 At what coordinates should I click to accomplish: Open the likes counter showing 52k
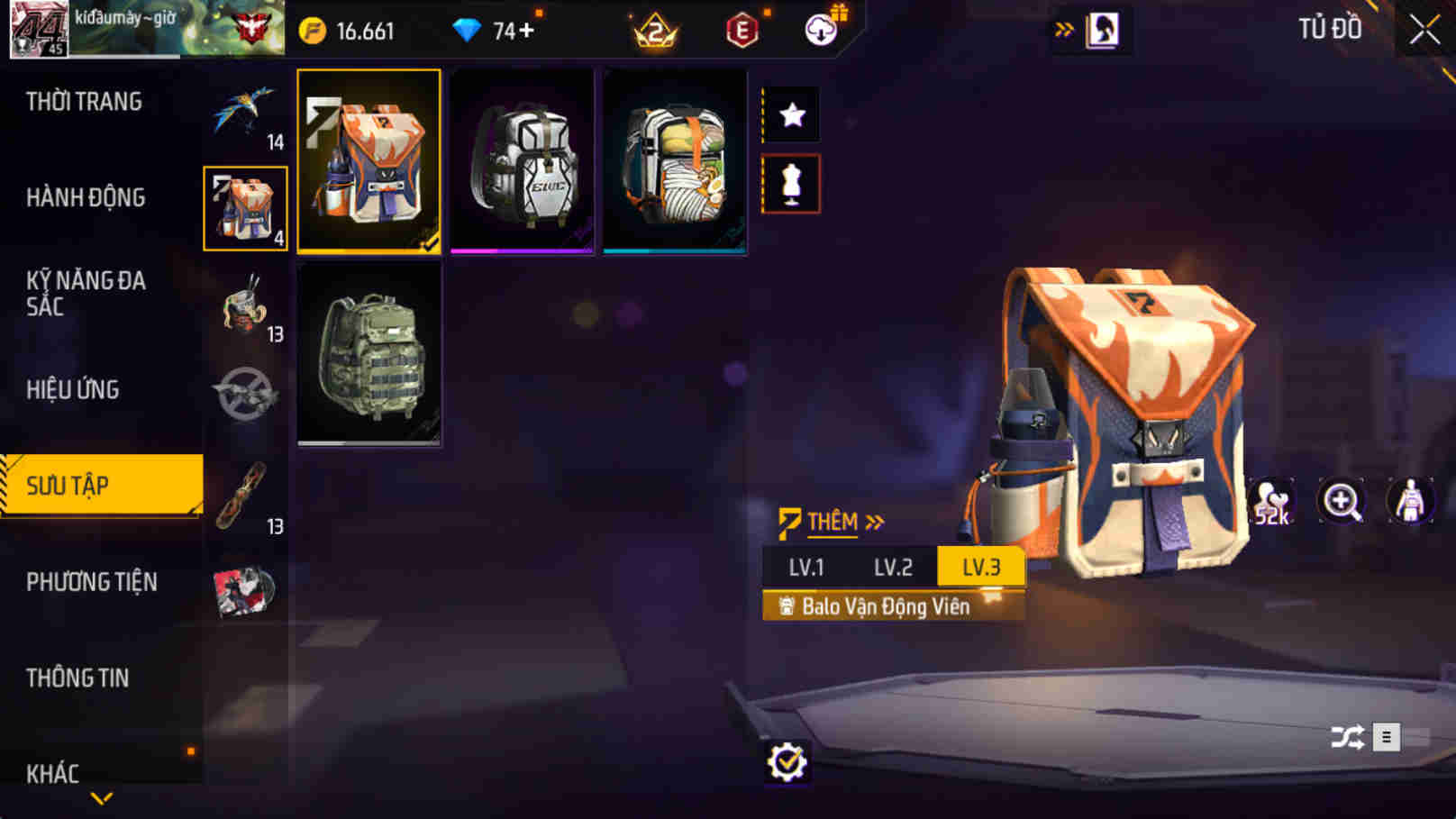[x=1273, y=501]
